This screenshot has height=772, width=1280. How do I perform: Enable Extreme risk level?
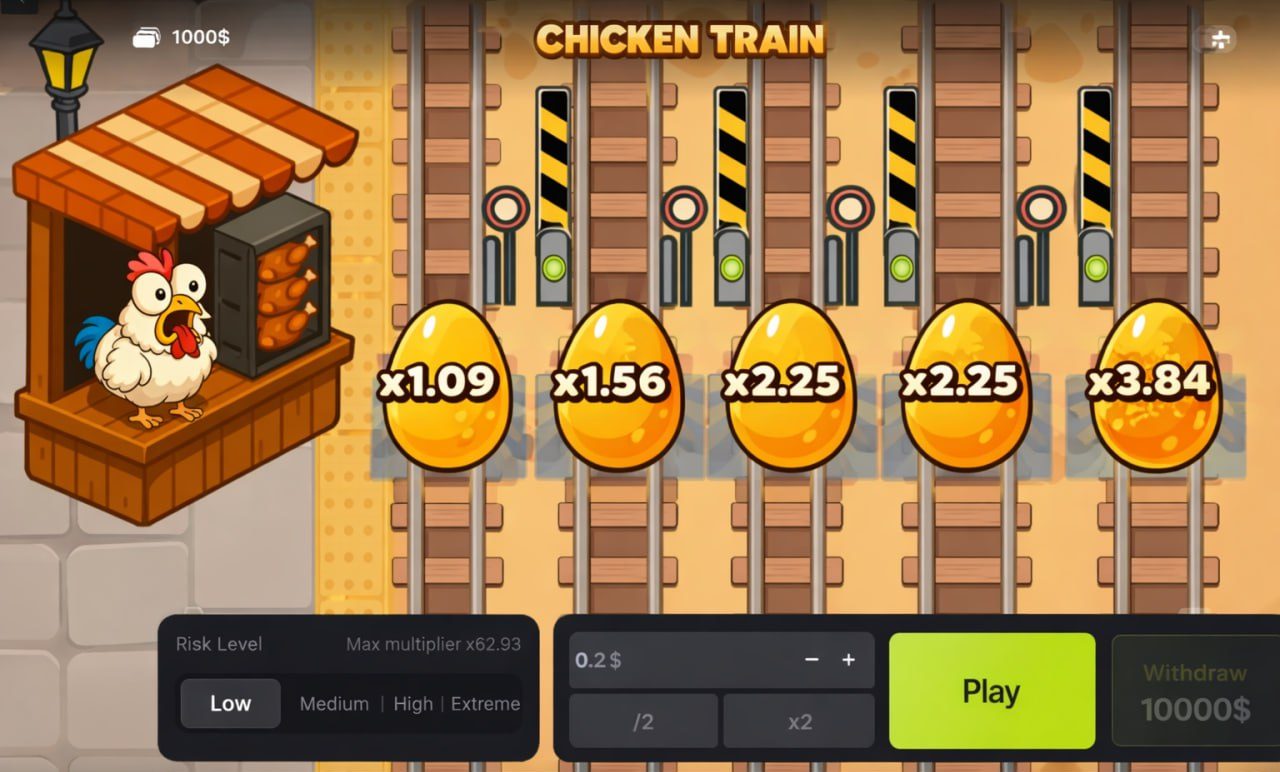pos(485,704)
